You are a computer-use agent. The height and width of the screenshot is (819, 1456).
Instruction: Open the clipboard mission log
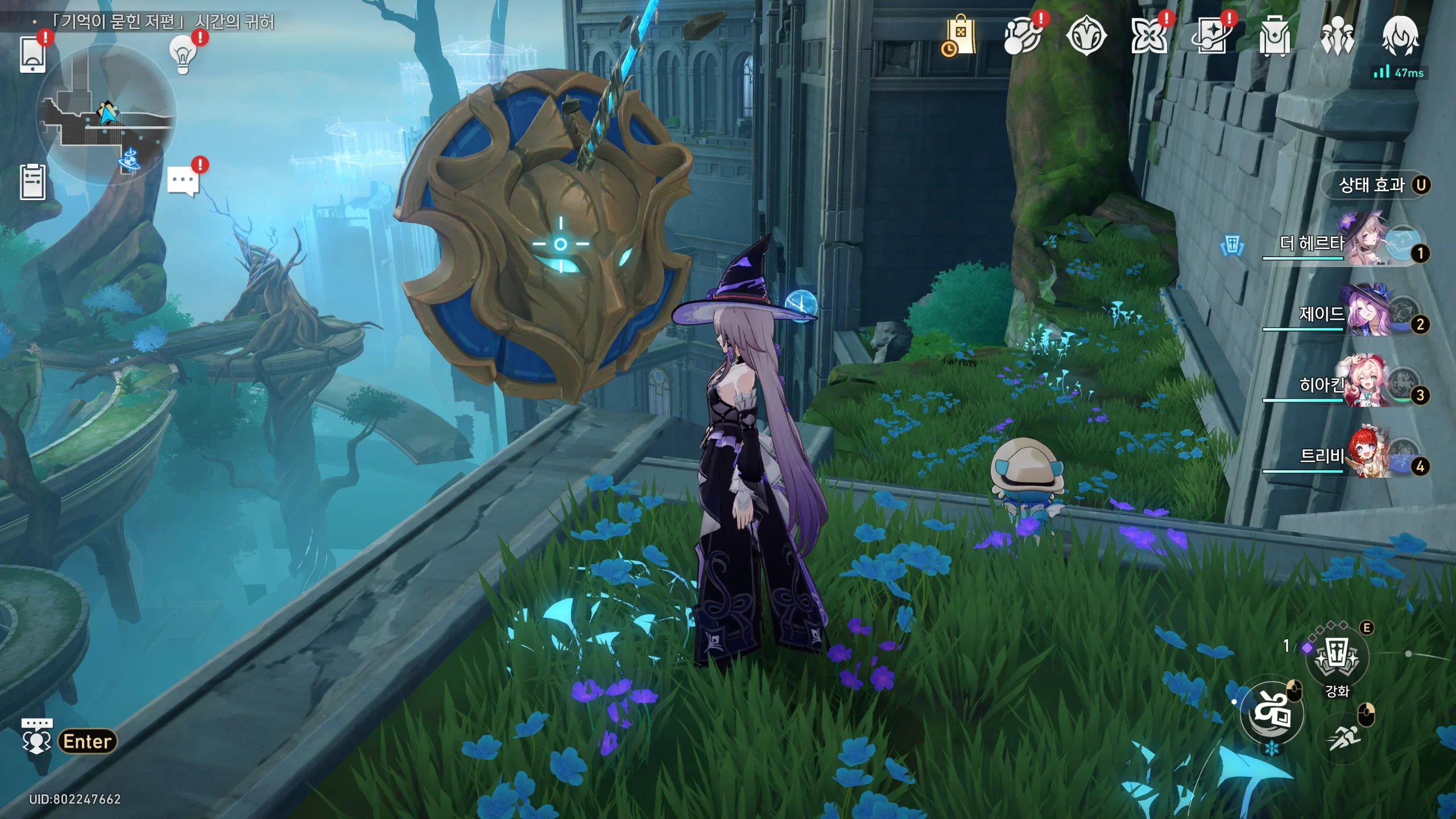(x=32, y=182)
